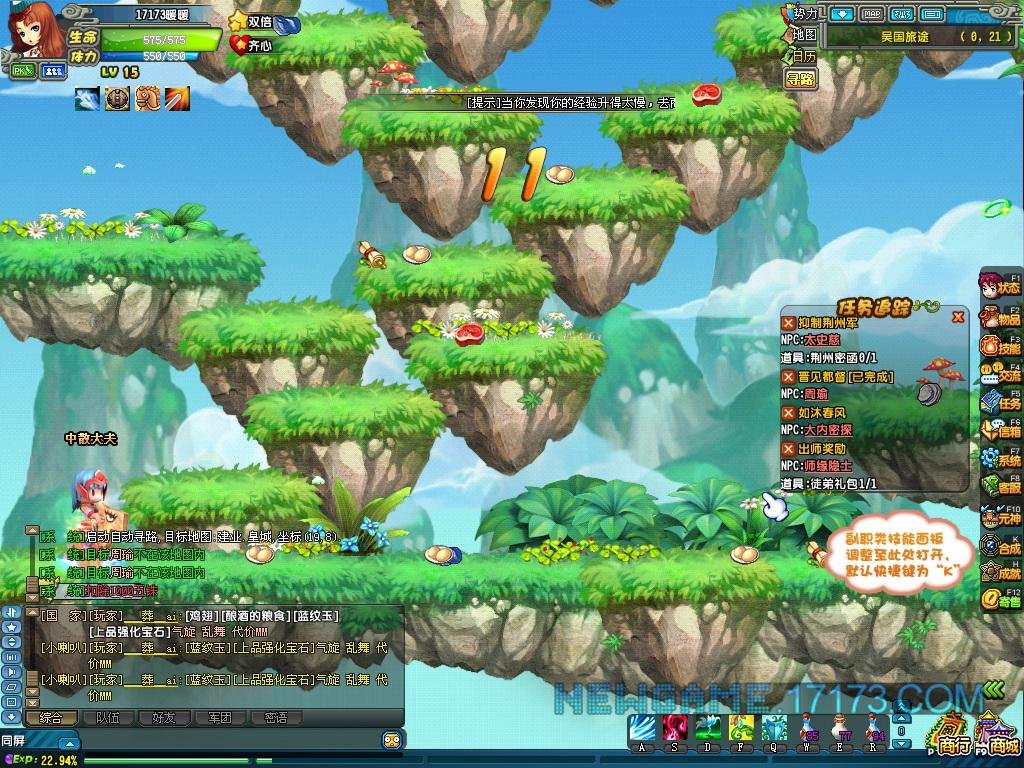Viewport: 1024px width, 768px height.
Task: Switch to the 队伍 chat tab
Action: coord(106,717)
